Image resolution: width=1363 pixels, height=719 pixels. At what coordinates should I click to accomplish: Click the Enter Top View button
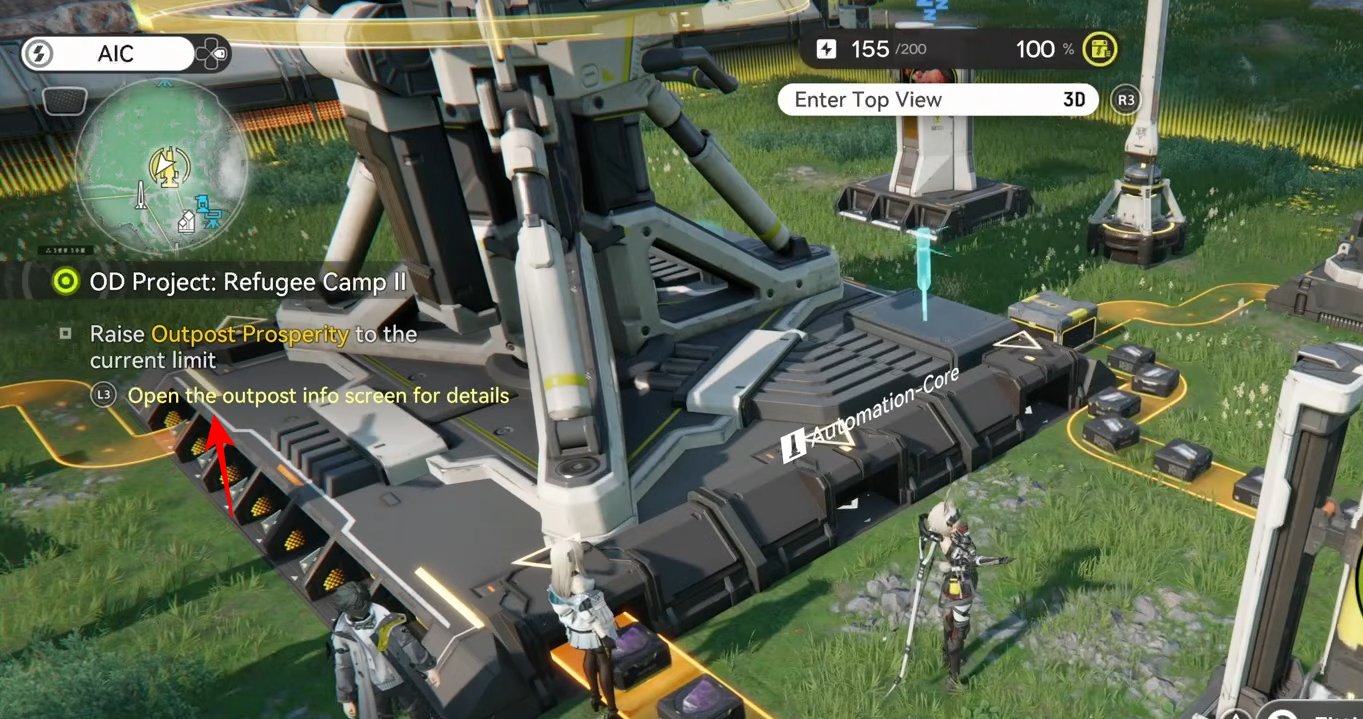point(937,100)
